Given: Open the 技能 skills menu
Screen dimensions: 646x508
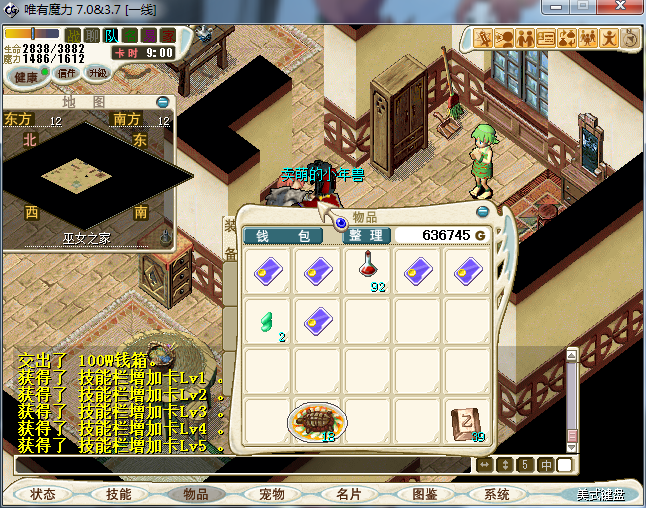Looking at the screenshot, I should point(119,494).
